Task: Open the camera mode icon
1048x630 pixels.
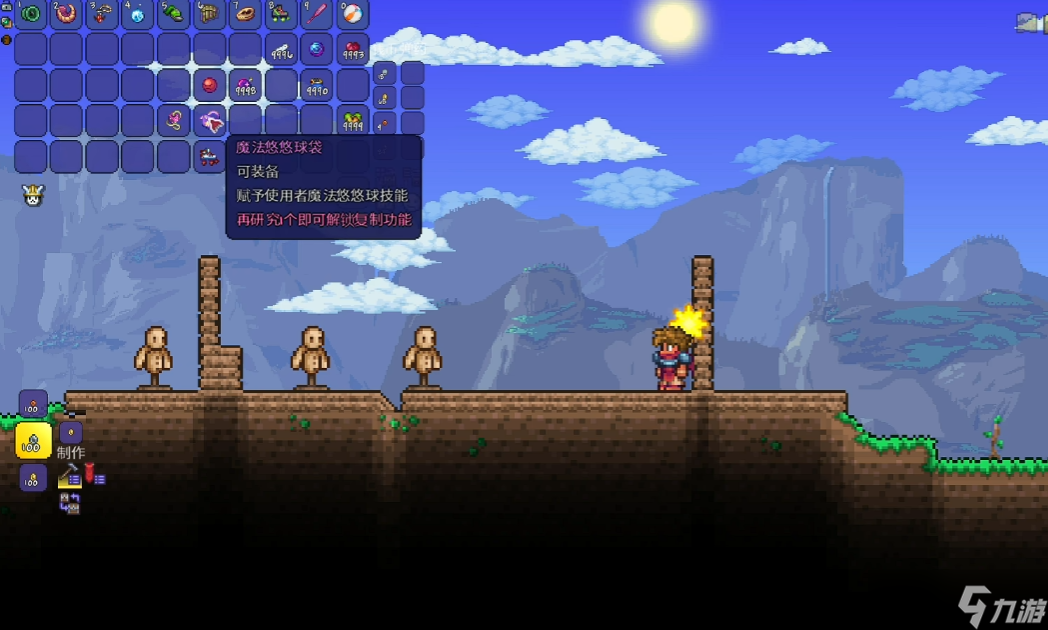Action: tap(1030, 23)
